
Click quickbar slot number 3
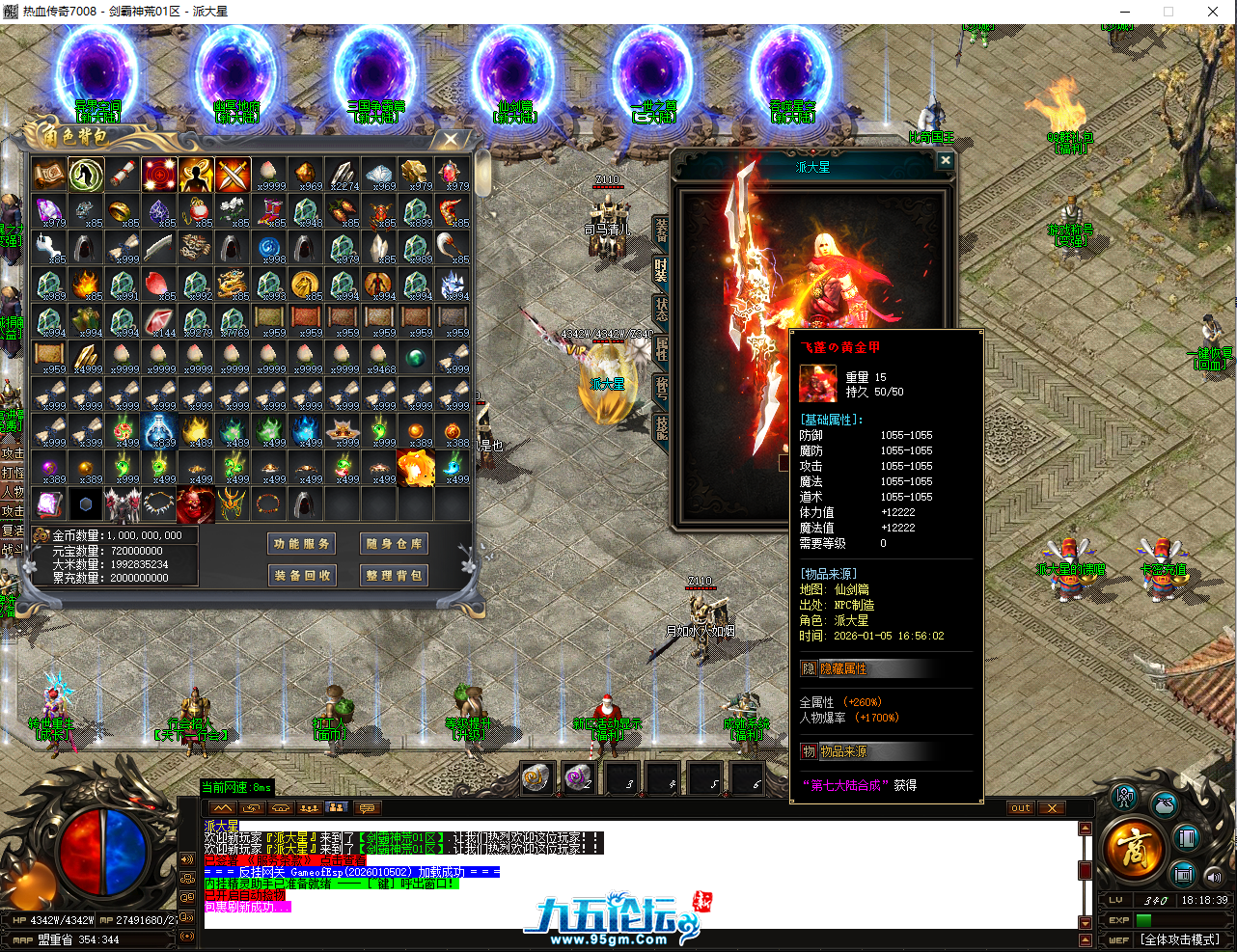[622, 776]
